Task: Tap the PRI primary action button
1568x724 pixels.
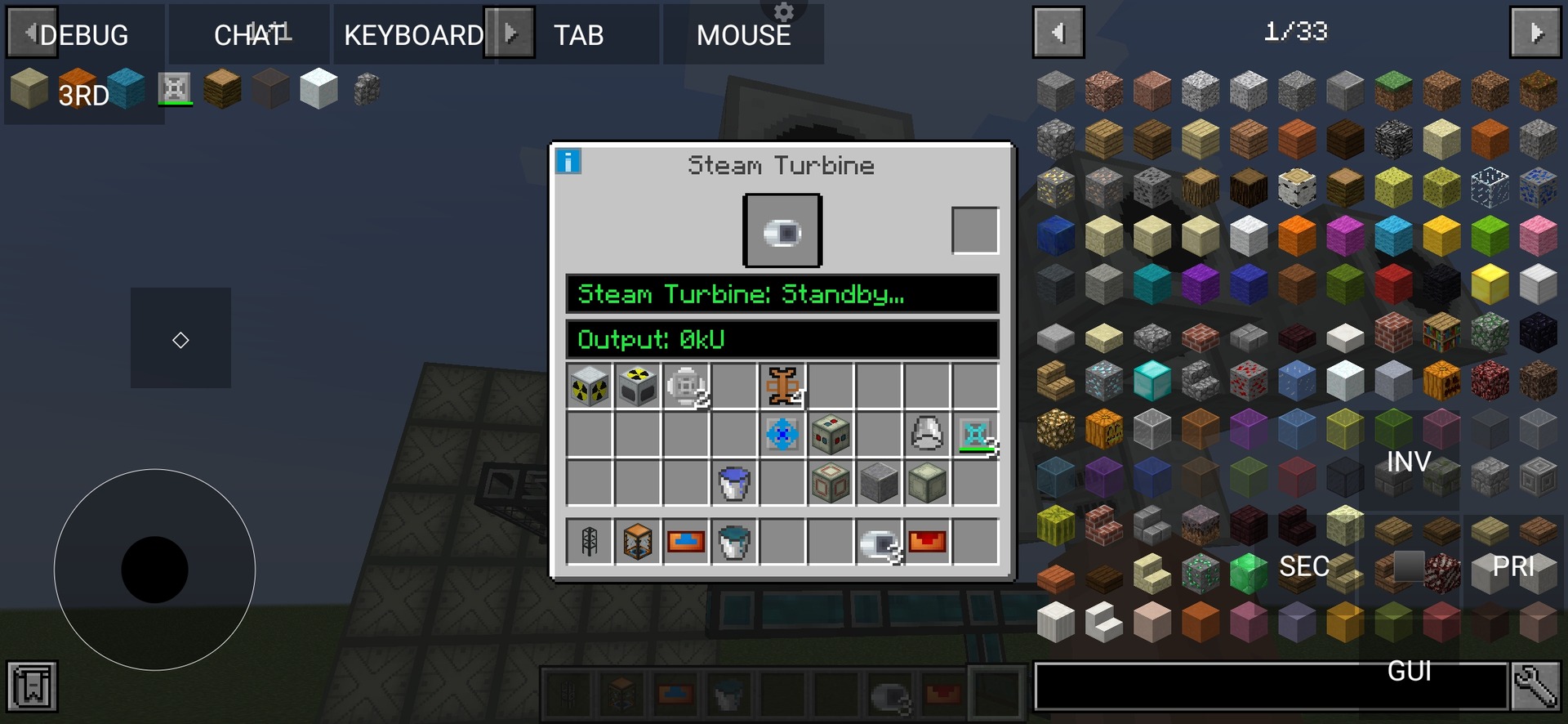Action: (1513, 566)
